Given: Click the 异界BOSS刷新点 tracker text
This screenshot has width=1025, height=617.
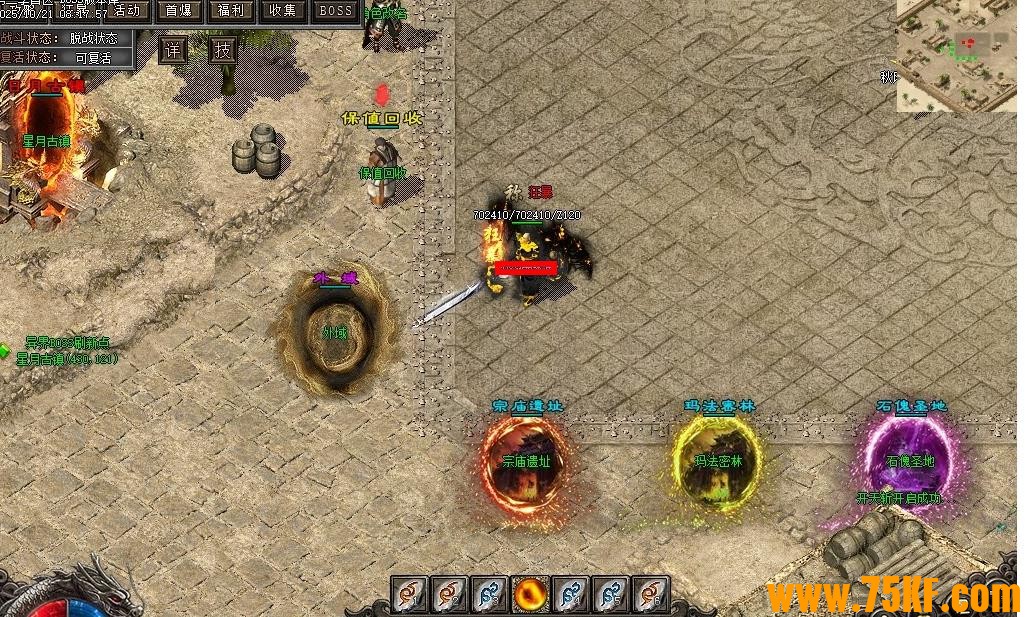Looking at the screenshot, I should click(x=67, y=343).
